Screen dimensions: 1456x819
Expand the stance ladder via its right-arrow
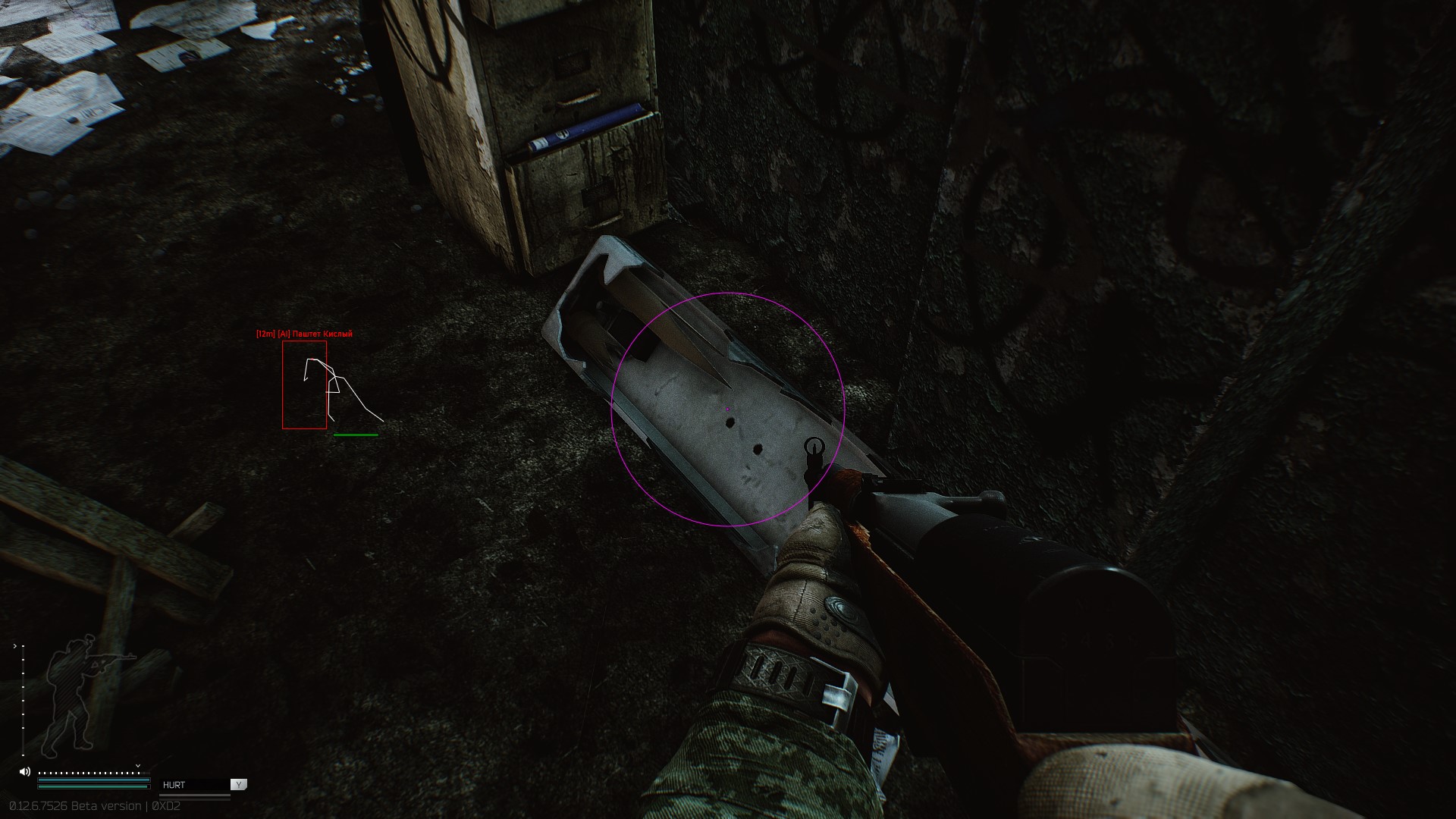pos(14,646)
